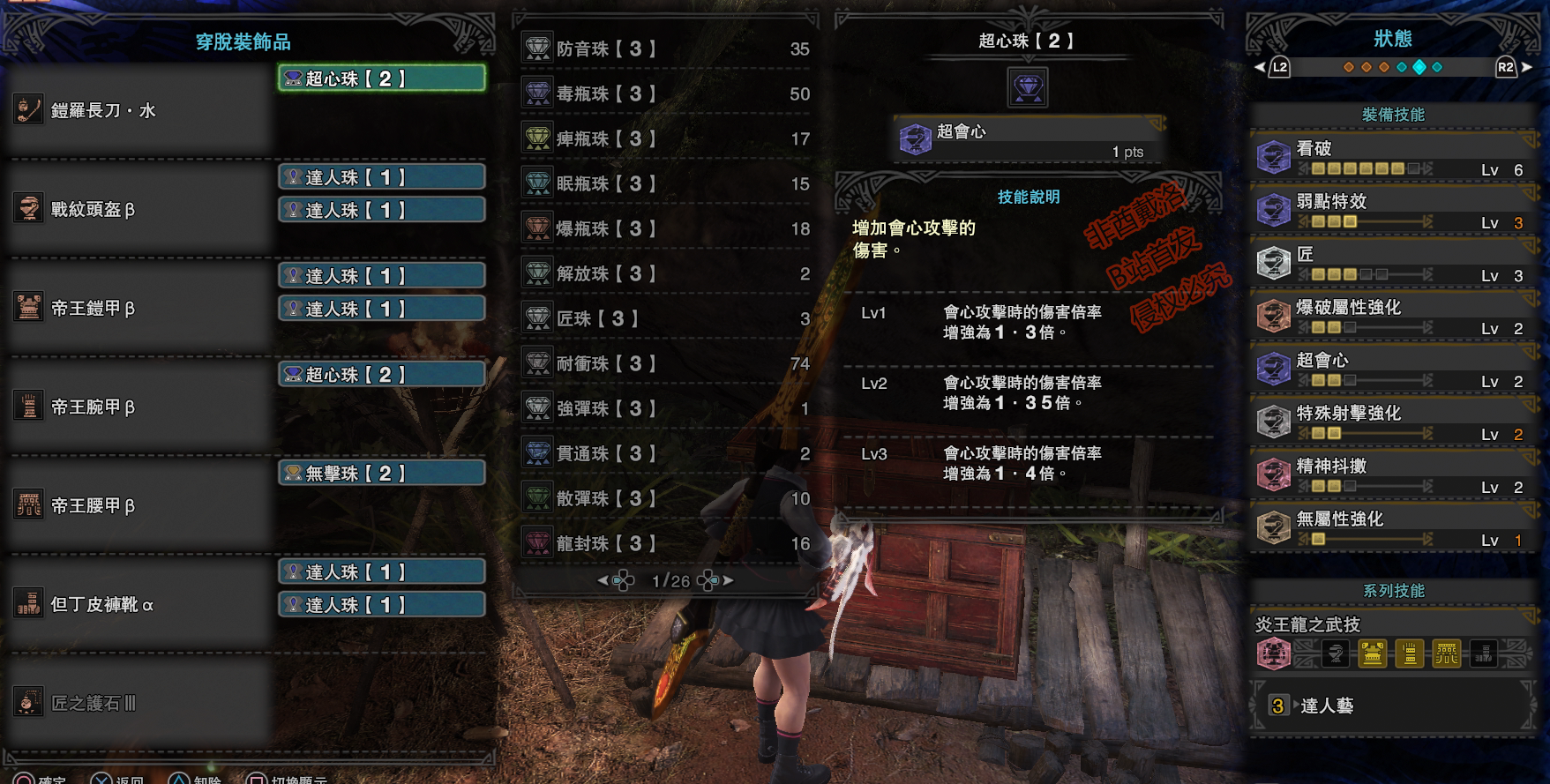Select the 無擊珠【2】 slot on 帝王腰甲β

coord(382,474)
